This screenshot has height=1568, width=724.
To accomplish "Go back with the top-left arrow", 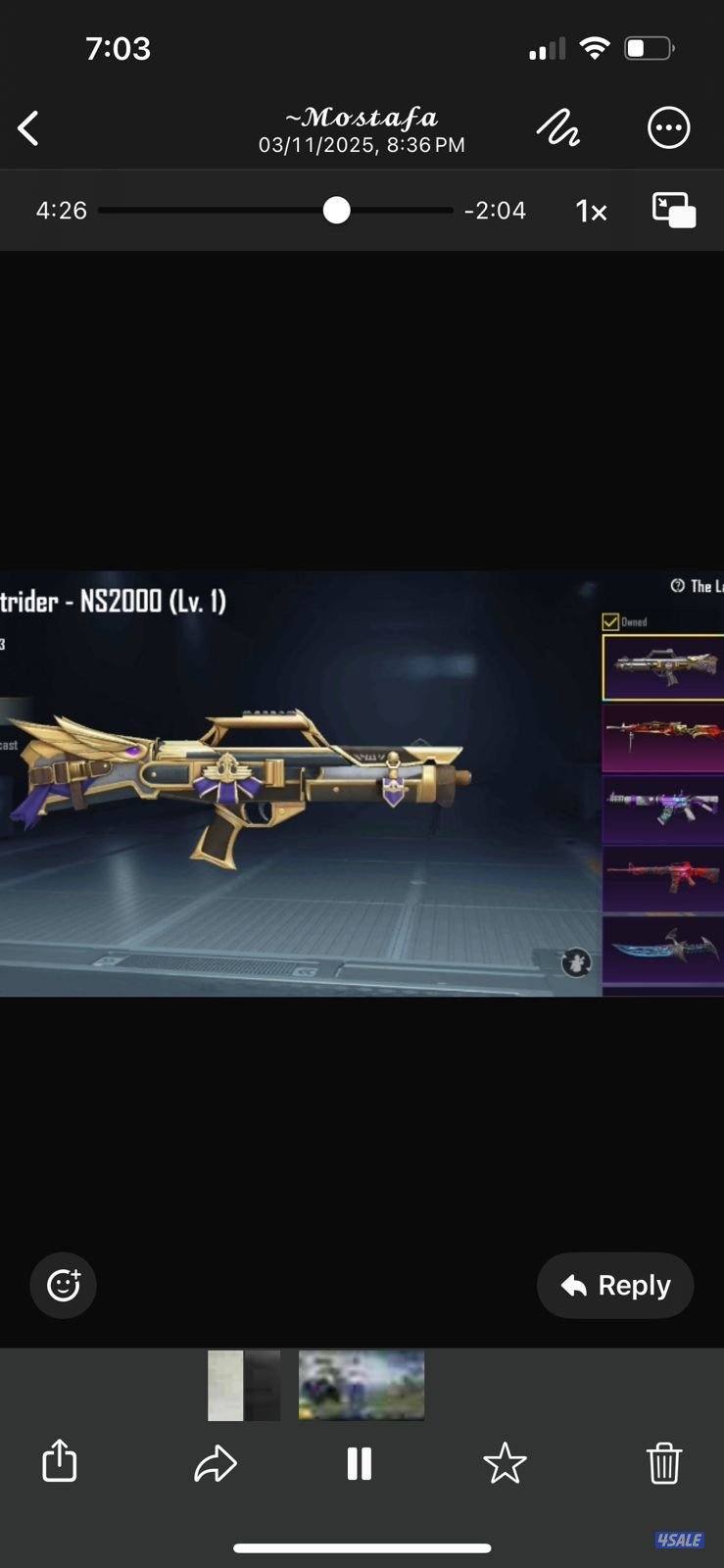I will (x=29, y=128).
